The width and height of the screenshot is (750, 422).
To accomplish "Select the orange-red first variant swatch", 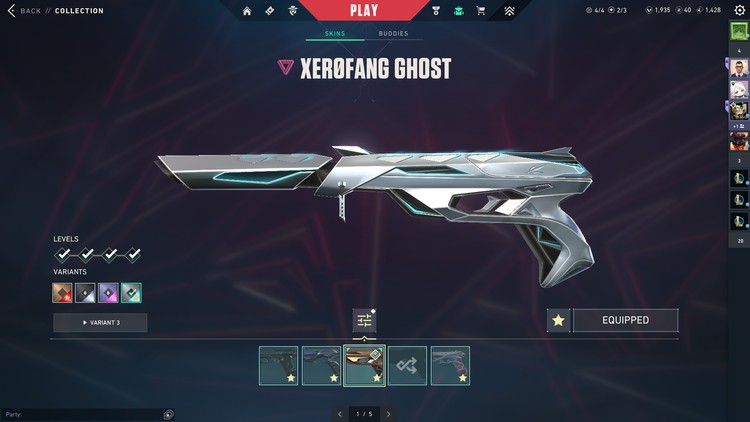I will tap(63, 293).
